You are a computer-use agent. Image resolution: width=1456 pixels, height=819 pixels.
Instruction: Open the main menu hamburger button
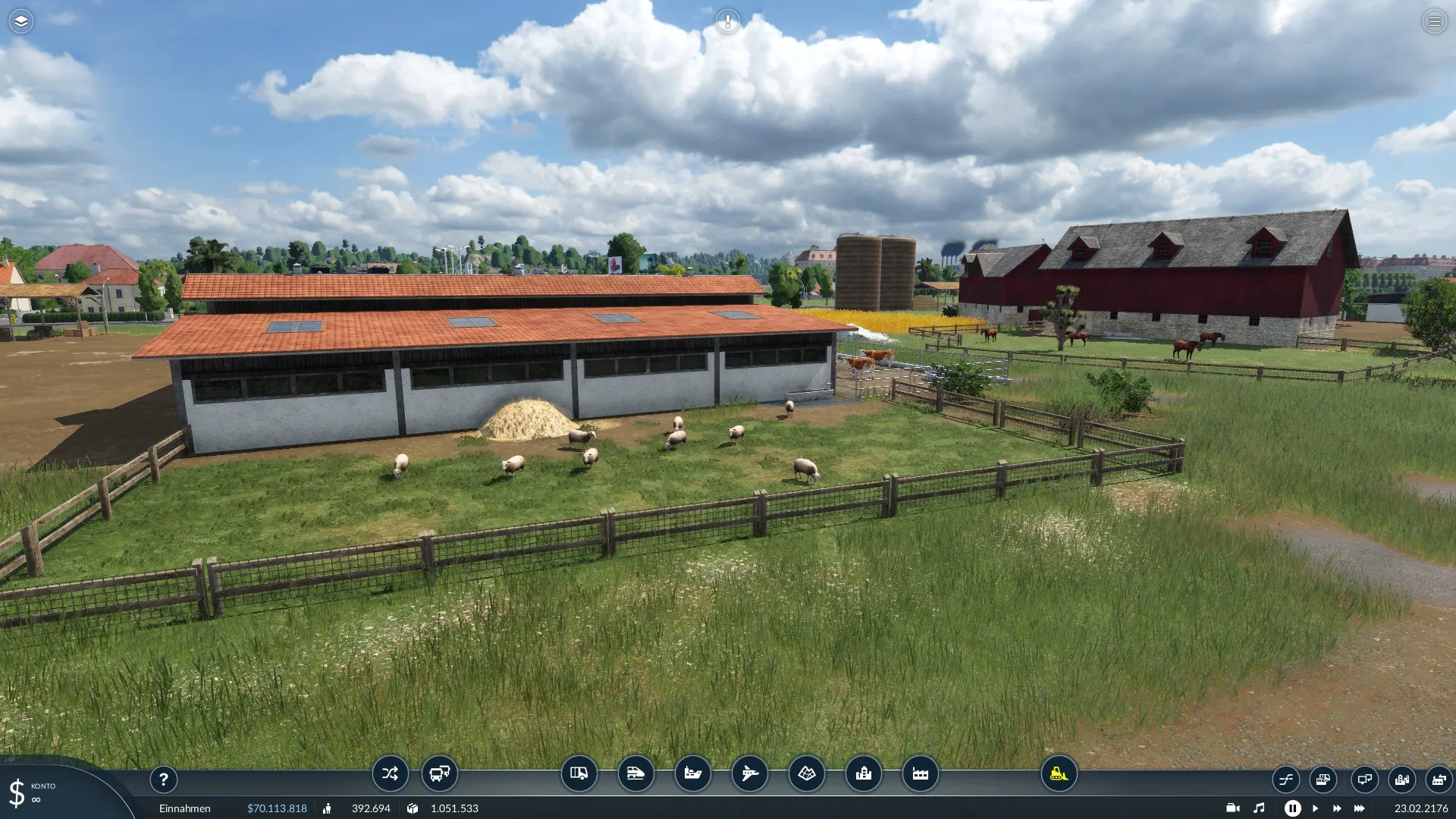[x=1434, y=21]
